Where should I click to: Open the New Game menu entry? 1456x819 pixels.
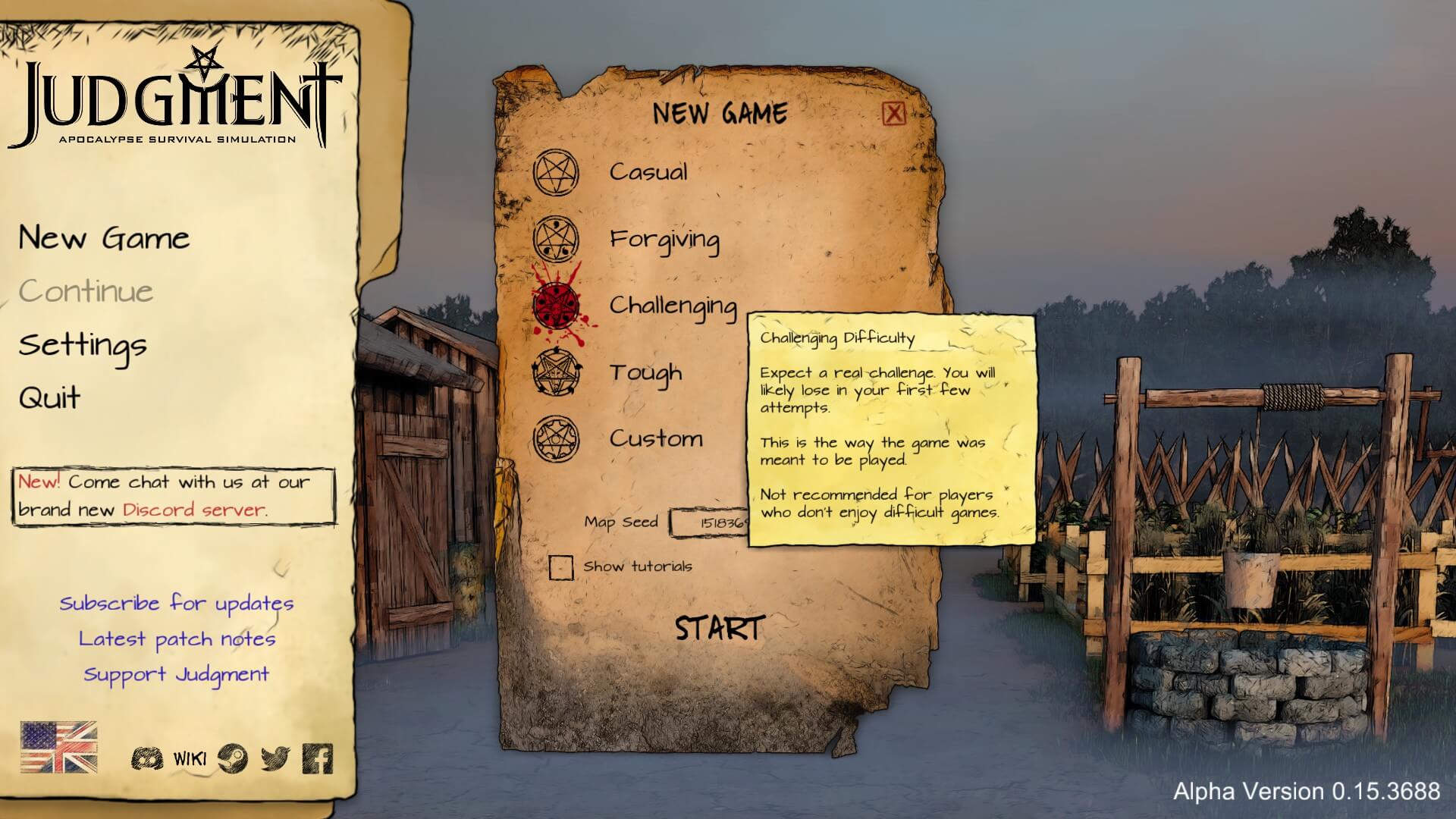click(x=104, y=238)
